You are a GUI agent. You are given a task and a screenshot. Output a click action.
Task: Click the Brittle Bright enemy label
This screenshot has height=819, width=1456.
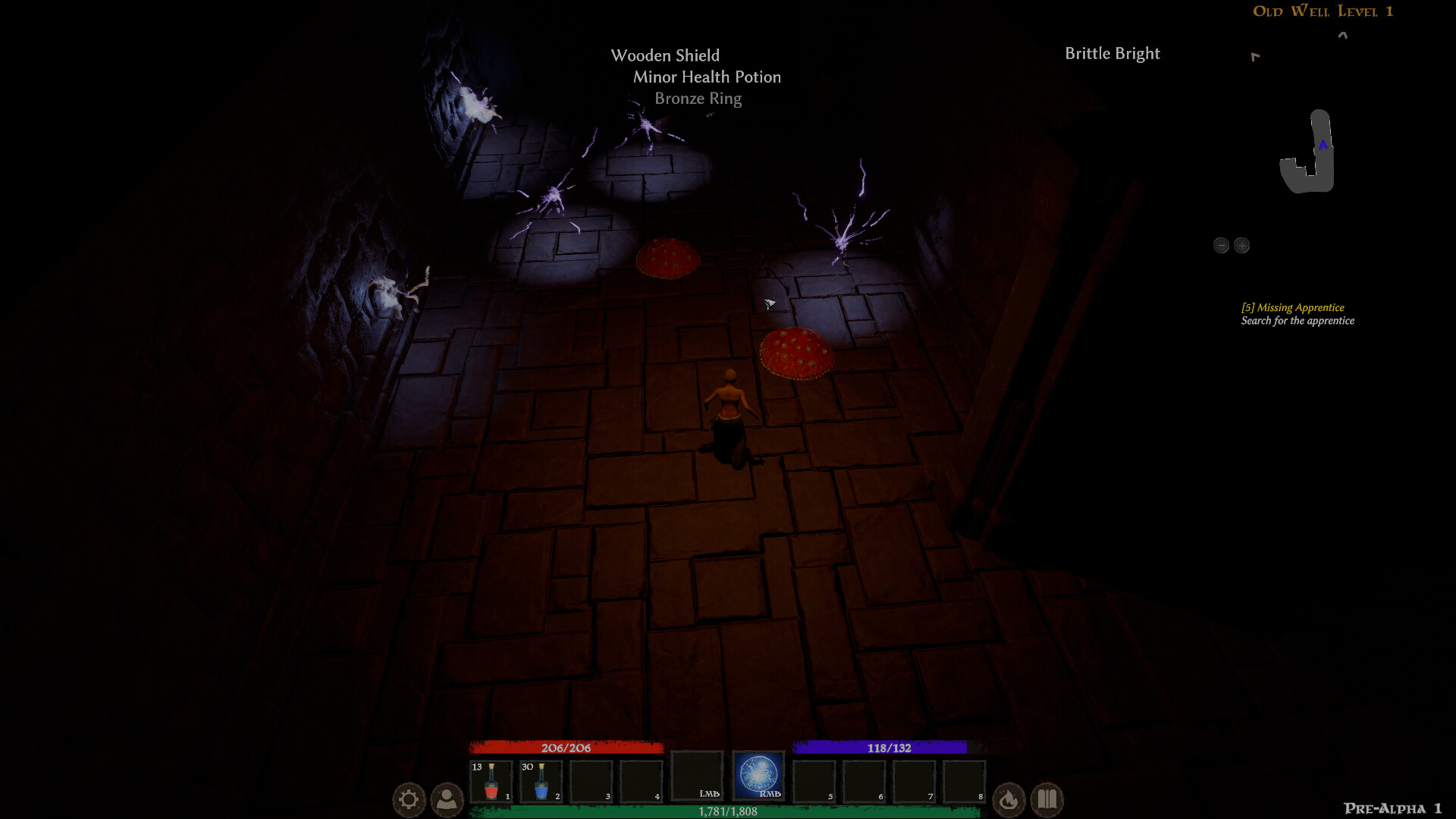coord(1112,53)
